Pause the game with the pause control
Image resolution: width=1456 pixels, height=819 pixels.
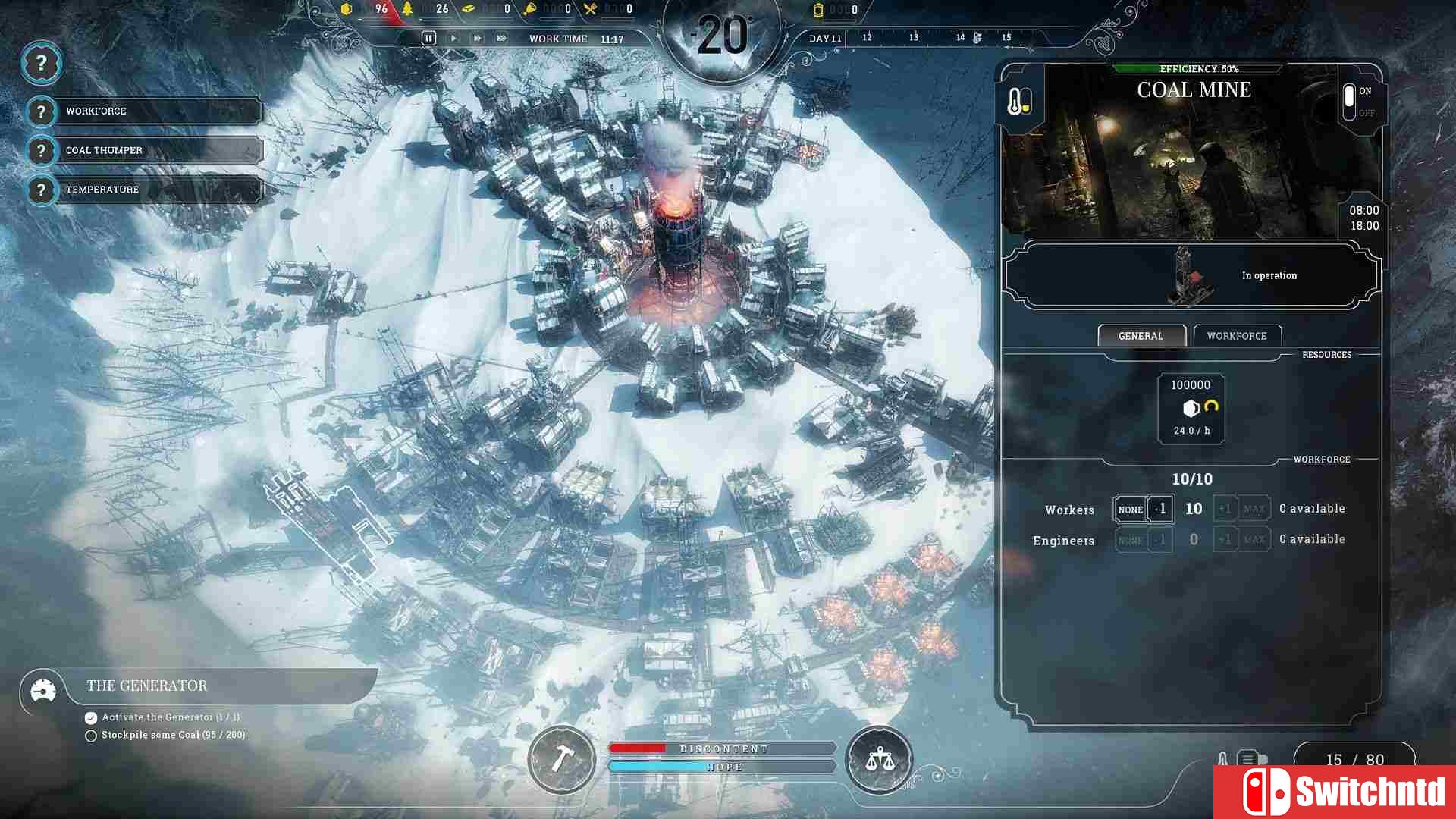428,38
